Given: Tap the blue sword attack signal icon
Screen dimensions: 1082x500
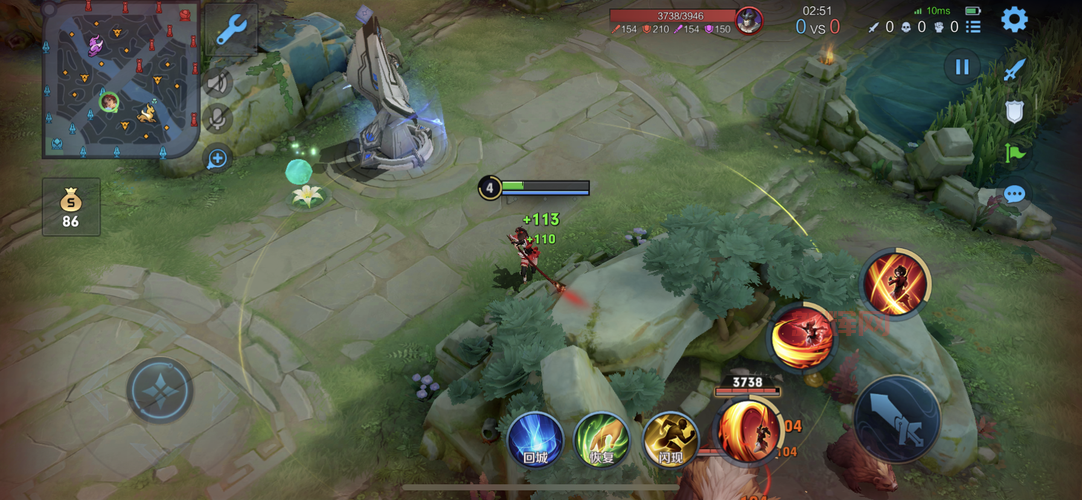Looking at the screenshot, I should point(1014,70).
